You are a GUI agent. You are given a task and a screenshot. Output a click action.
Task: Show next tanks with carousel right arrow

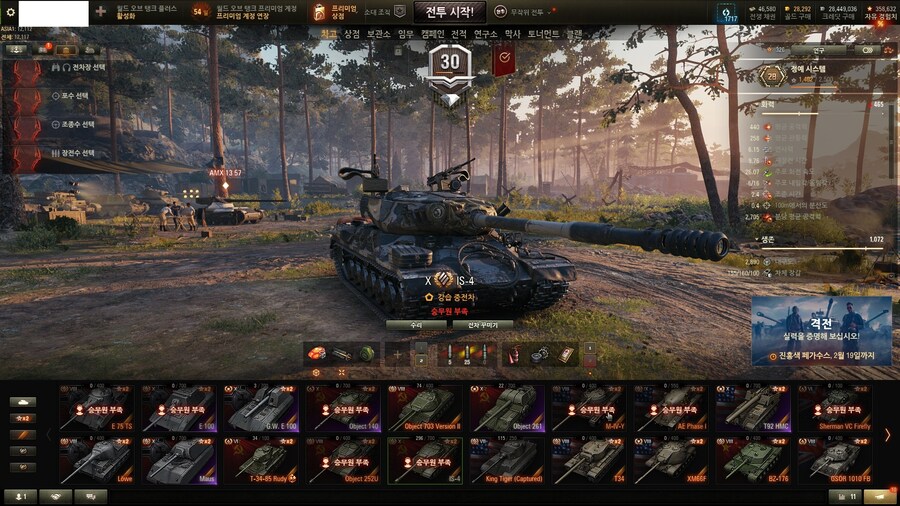click(886, 435)
